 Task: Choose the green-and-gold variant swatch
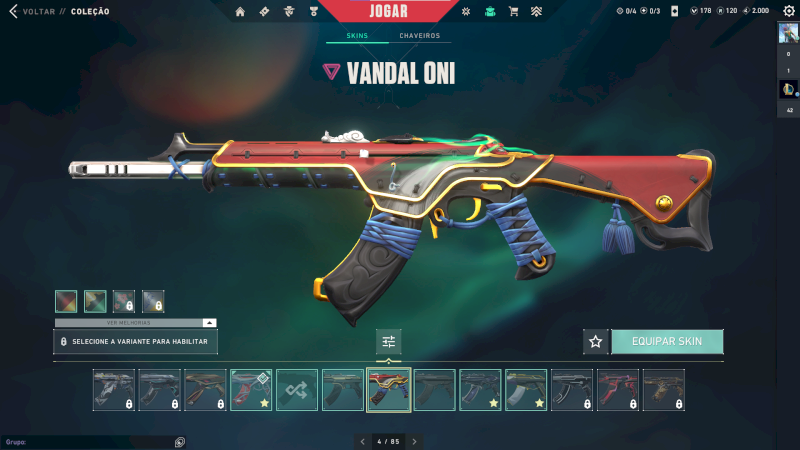(95, 301)
